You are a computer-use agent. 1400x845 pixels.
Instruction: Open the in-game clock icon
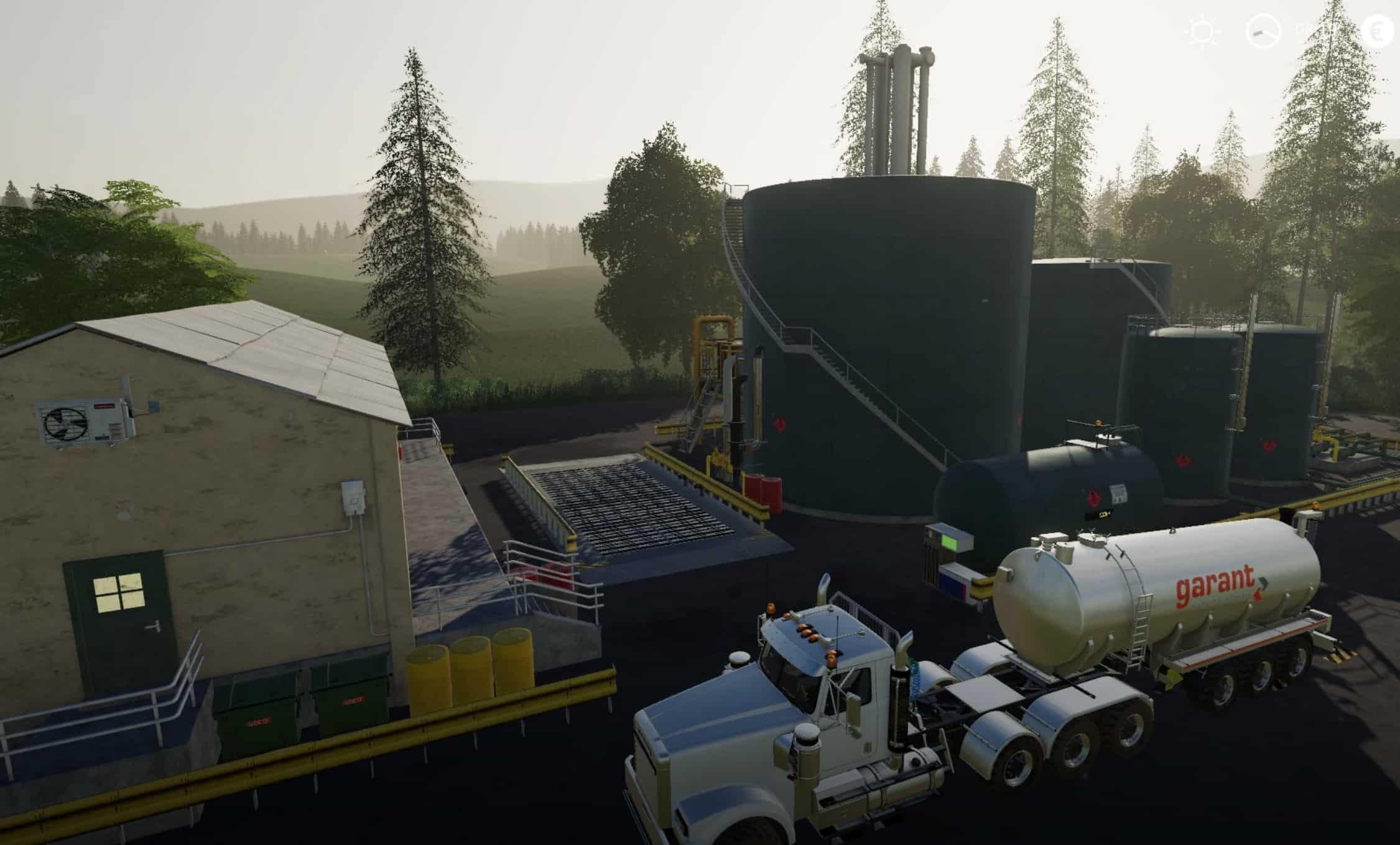point(1263,32)
